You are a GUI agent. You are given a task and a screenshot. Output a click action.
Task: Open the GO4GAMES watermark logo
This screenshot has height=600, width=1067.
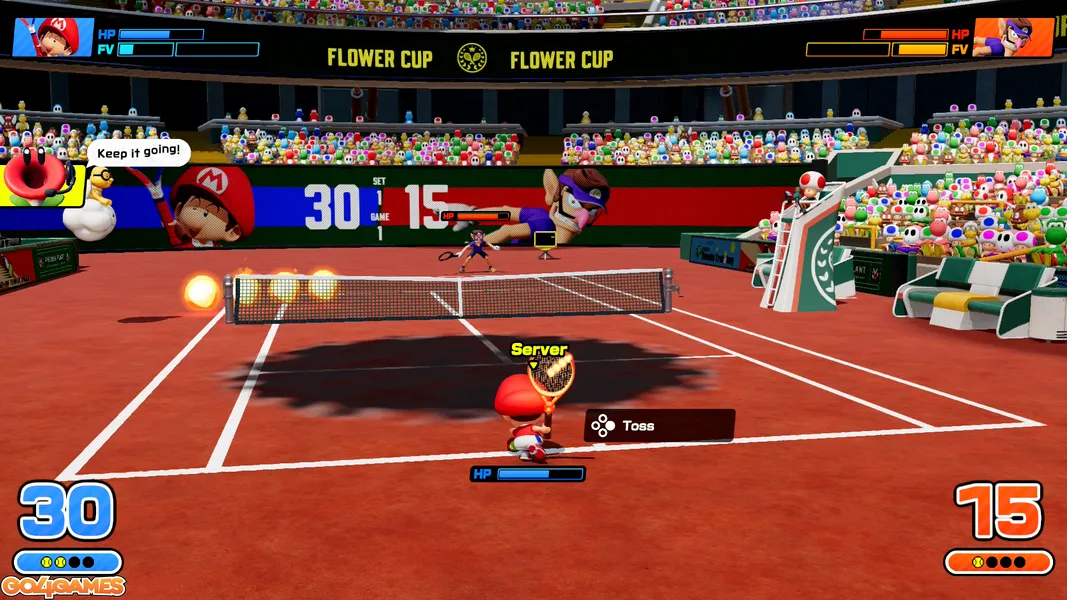pyautogui.click(x=63, y=587)
